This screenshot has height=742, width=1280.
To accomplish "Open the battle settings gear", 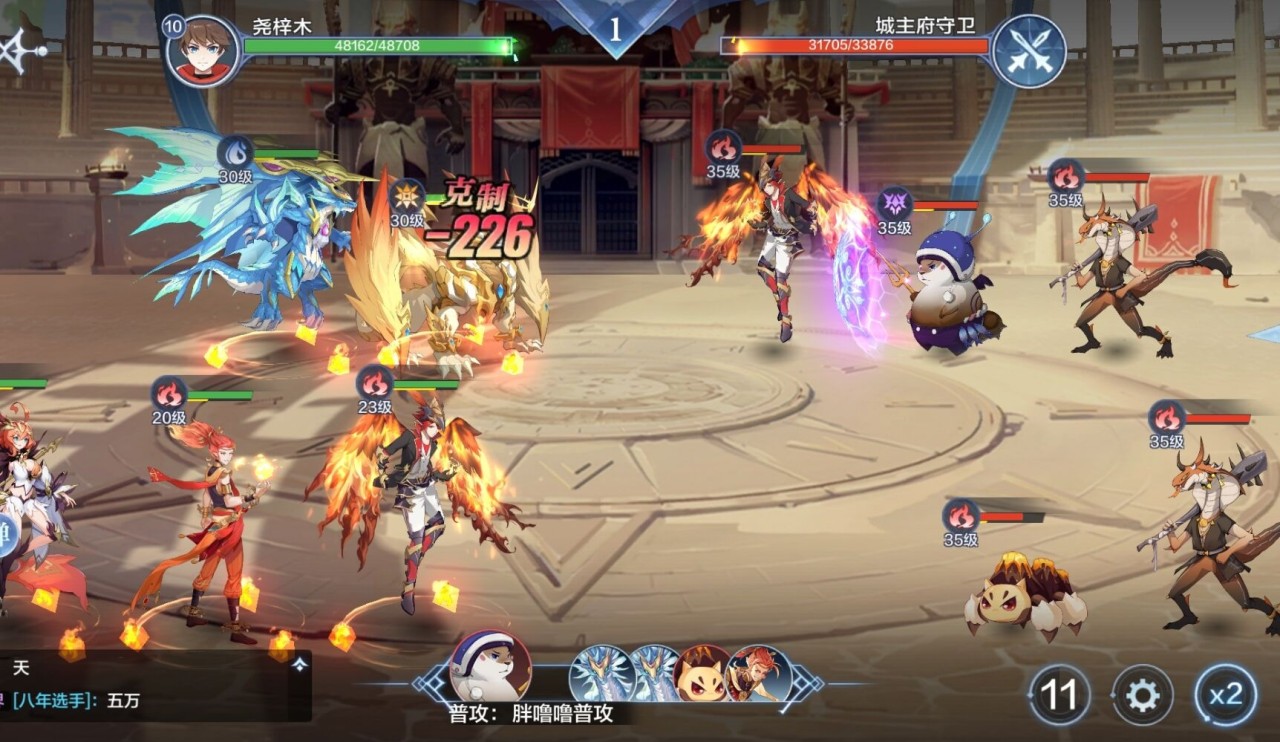I will pos(1143,694).
